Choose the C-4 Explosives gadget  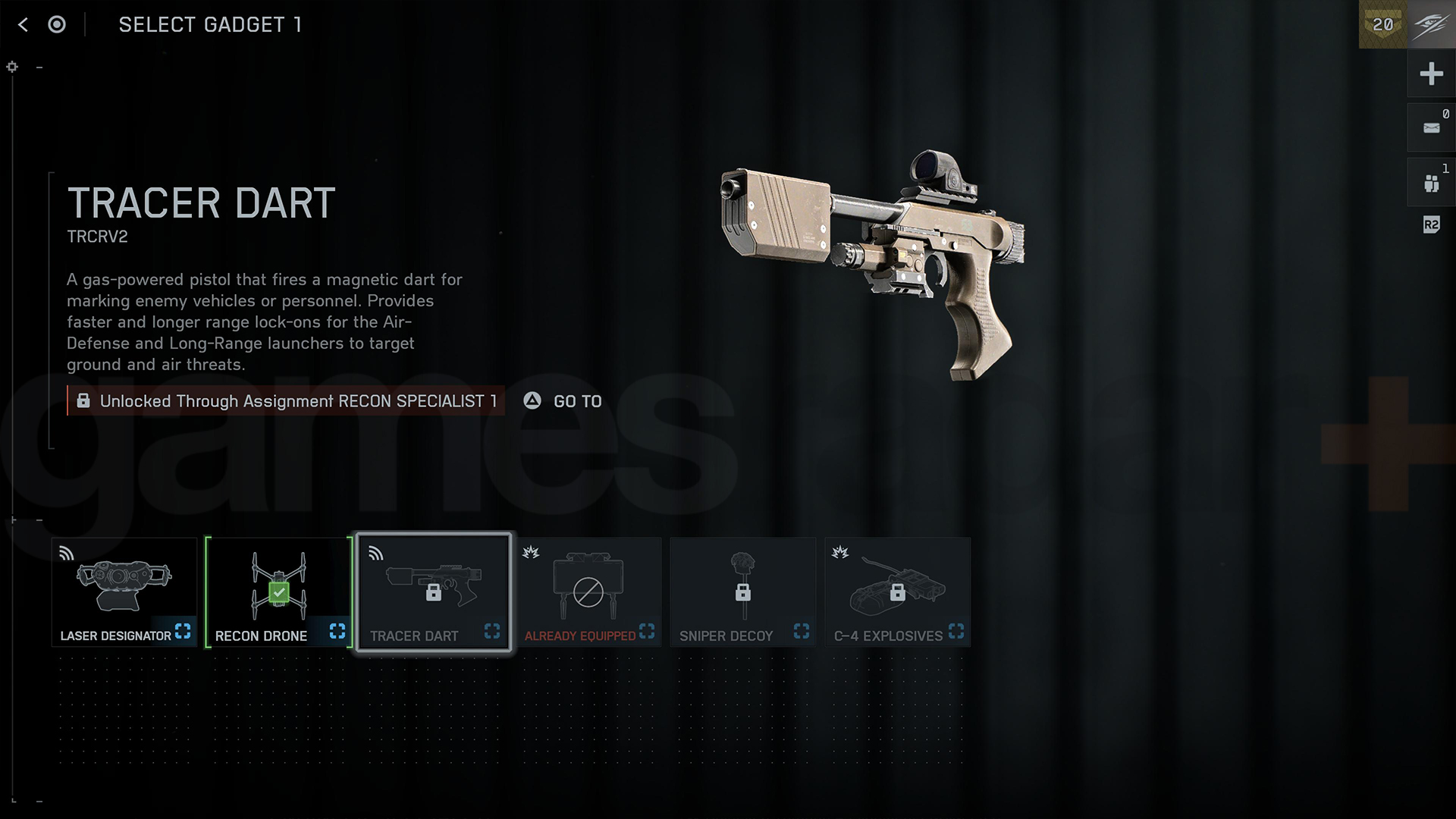point(898,592)
